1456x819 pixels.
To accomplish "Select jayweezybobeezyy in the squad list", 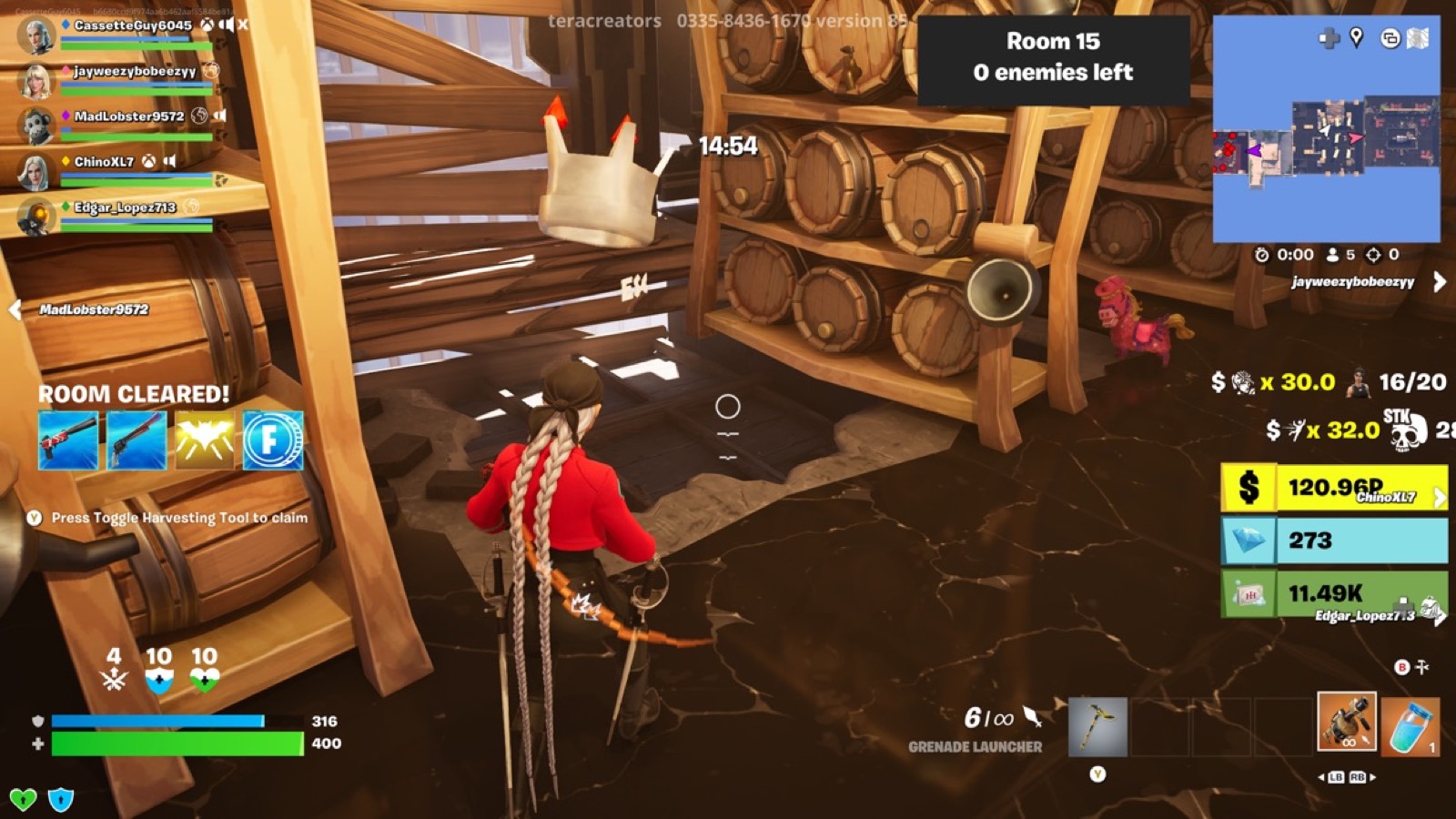I will 134,72.
